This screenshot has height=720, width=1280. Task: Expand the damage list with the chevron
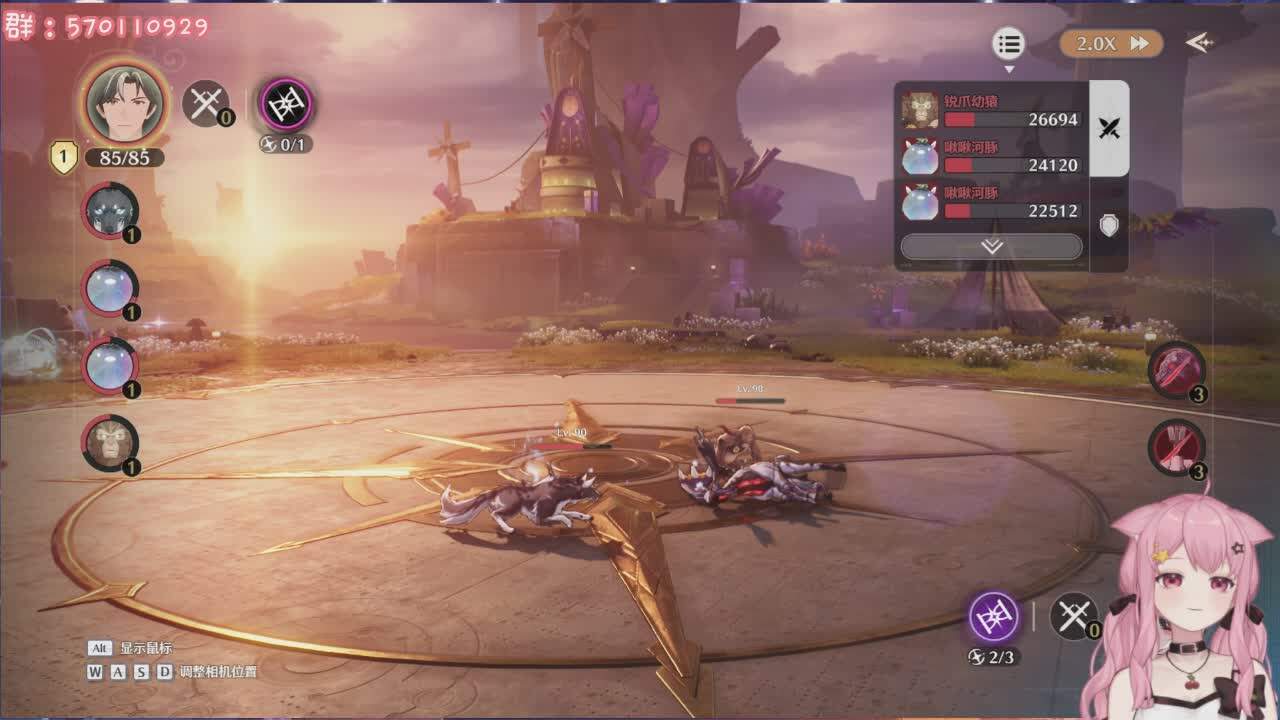click(991, 247)
